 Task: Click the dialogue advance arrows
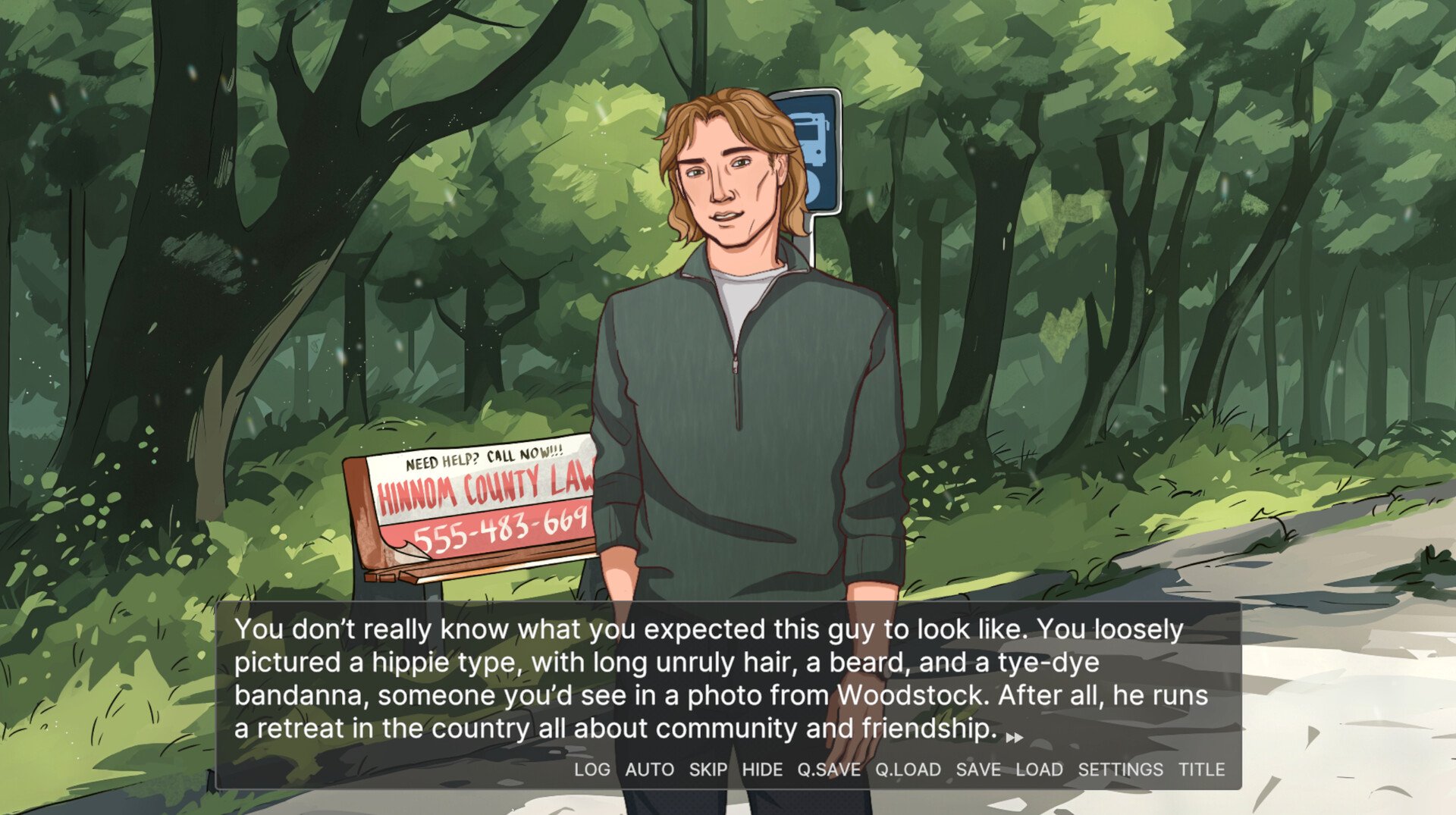[x=1014, y=737]
